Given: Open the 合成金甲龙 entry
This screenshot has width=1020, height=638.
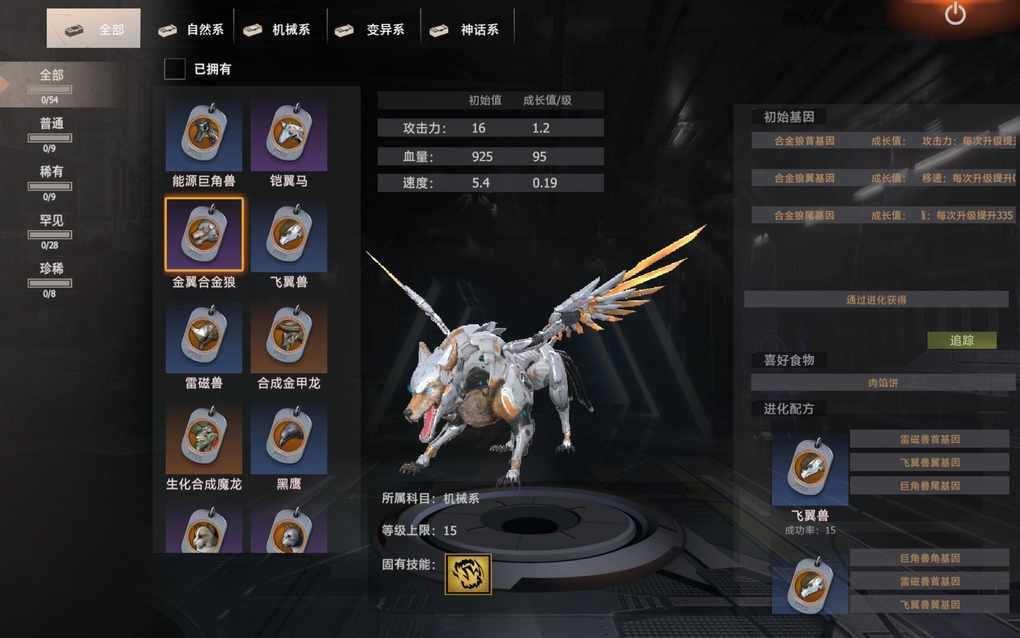Looking at the screenshot, I should (289, 337).
